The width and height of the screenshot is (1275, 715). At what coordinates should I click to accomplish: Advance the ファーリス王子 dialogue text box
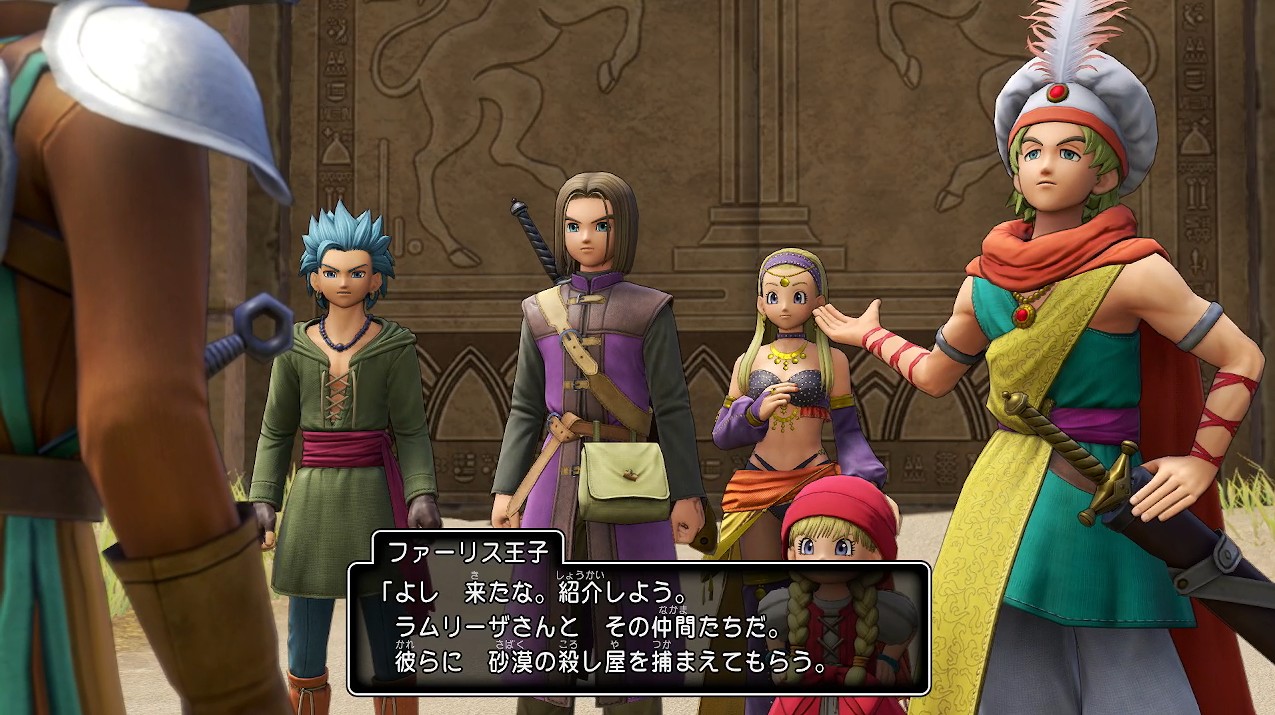pos(638,628)
